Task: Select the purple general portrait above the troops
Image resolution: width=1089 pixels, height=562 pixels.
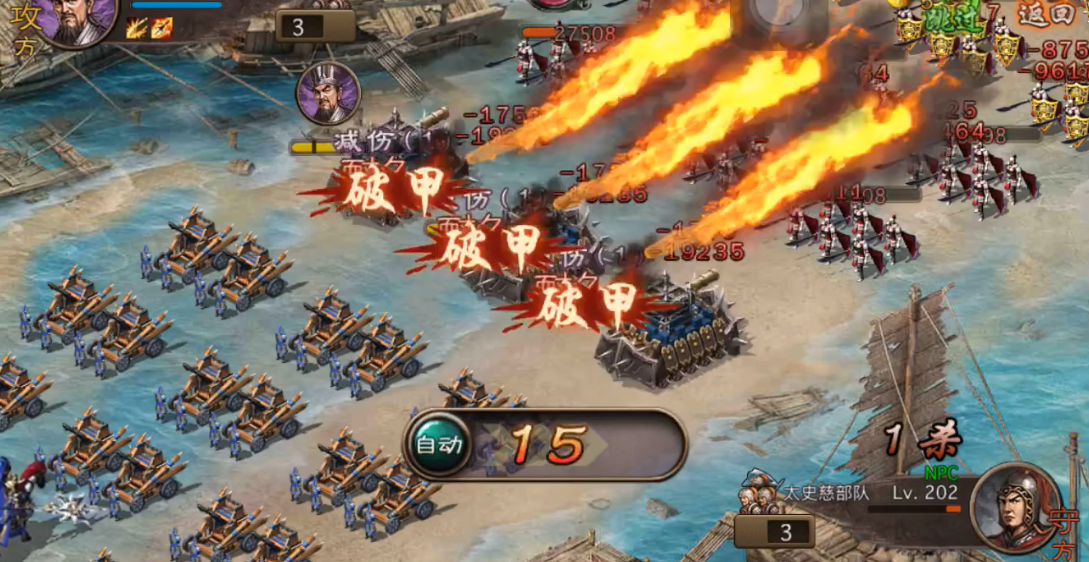Action: pyautogui.click(x=328, y=93)
